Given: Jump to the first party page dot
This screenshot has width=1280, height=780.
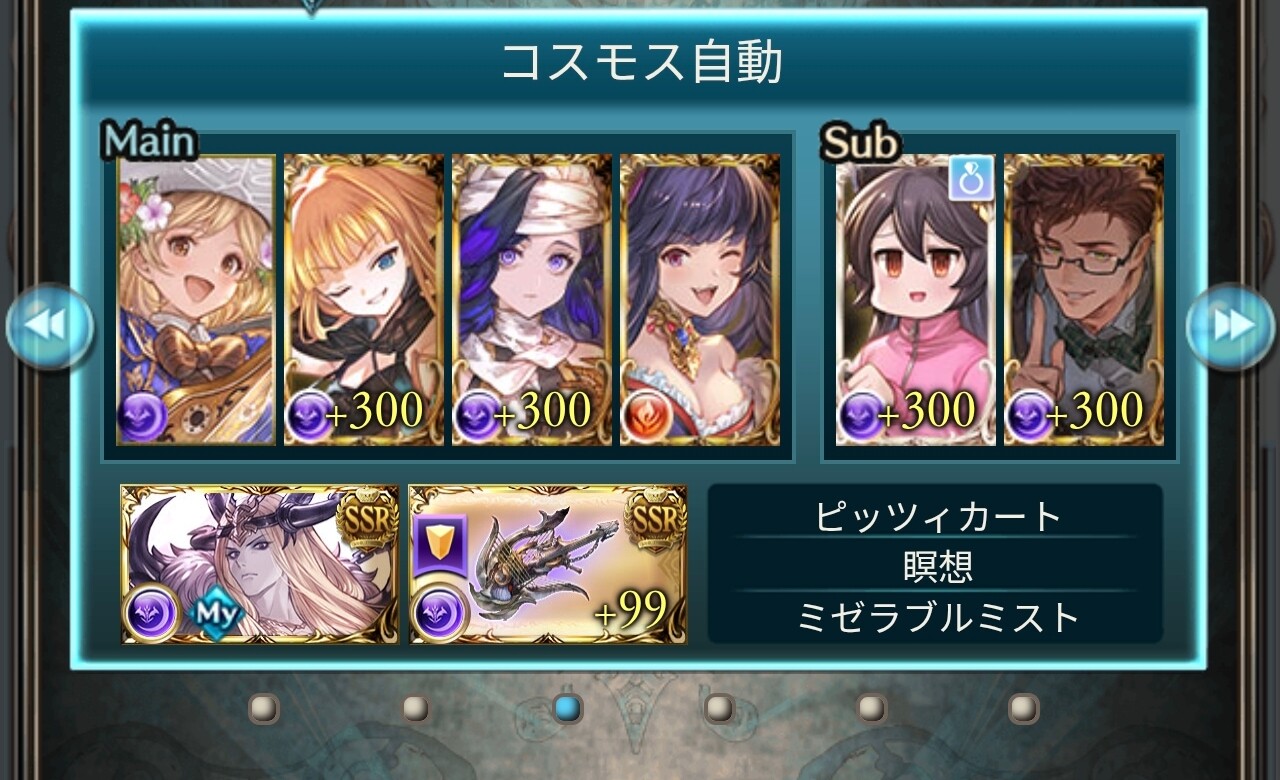Looking at the screenshot, I should [x=264, y=709].
